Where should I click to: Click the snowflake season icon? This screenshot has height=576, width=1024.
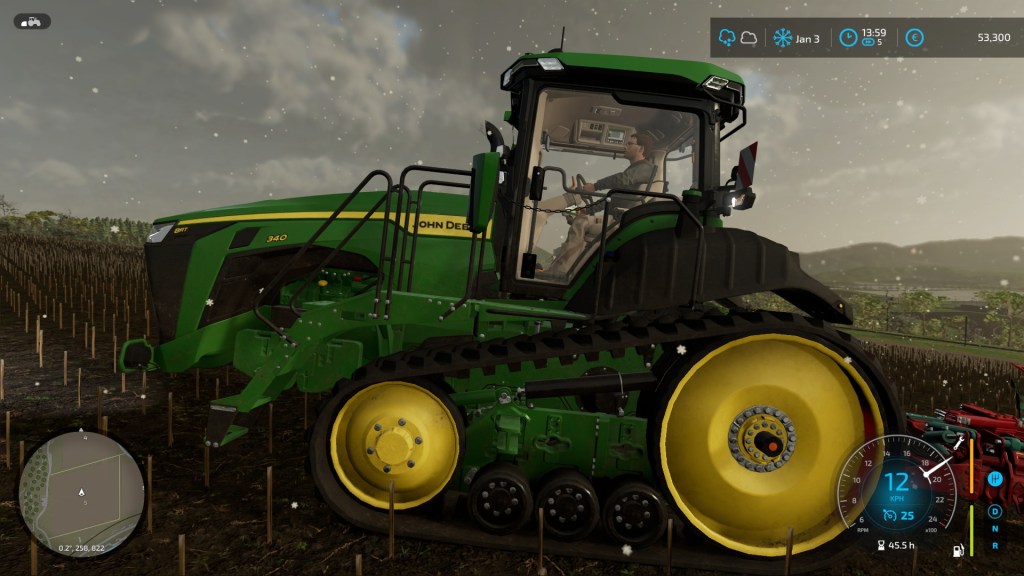[782, 38]
